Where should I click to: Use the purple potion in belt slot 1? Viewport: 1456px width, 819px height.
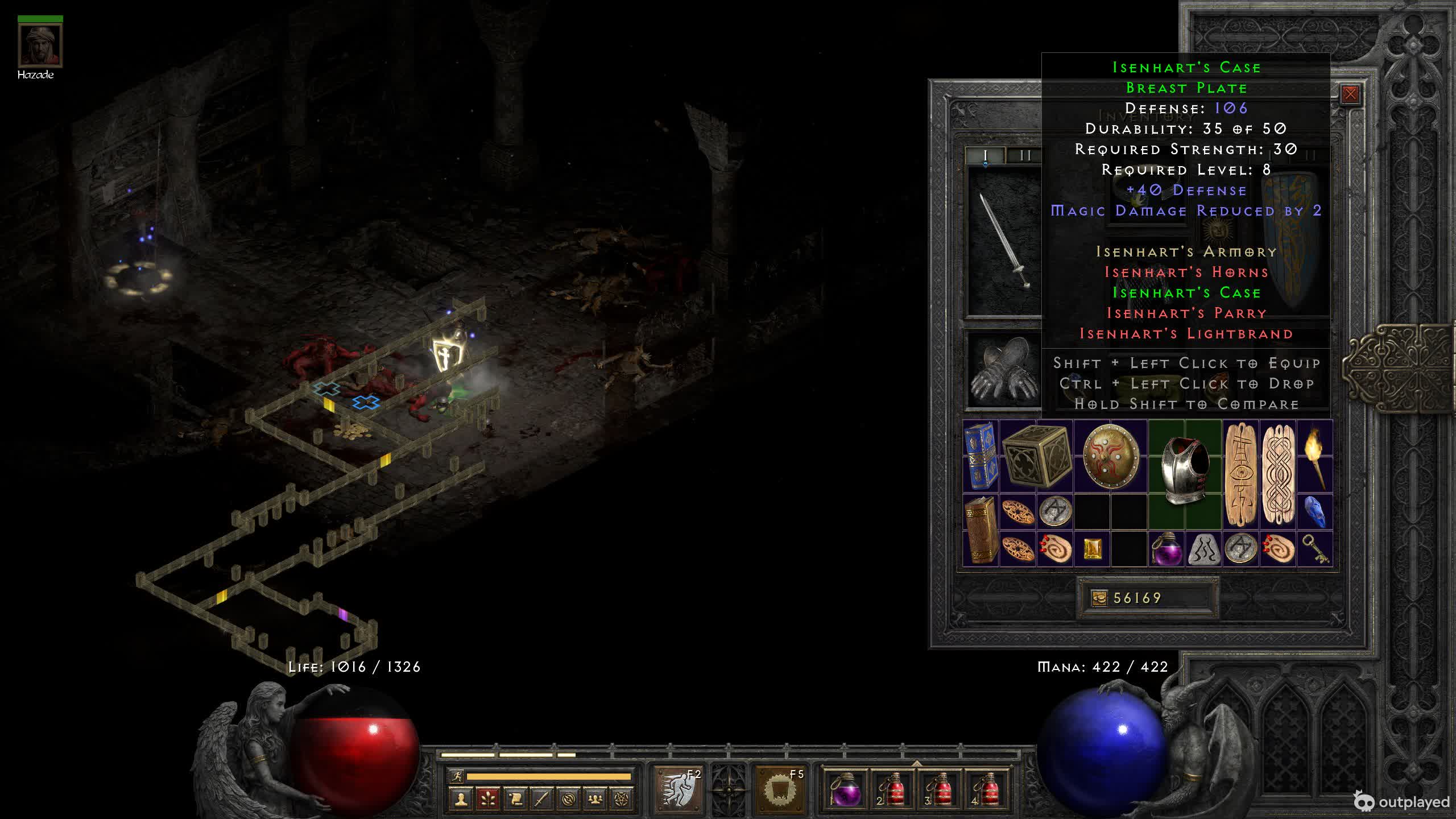coord(845,789)
